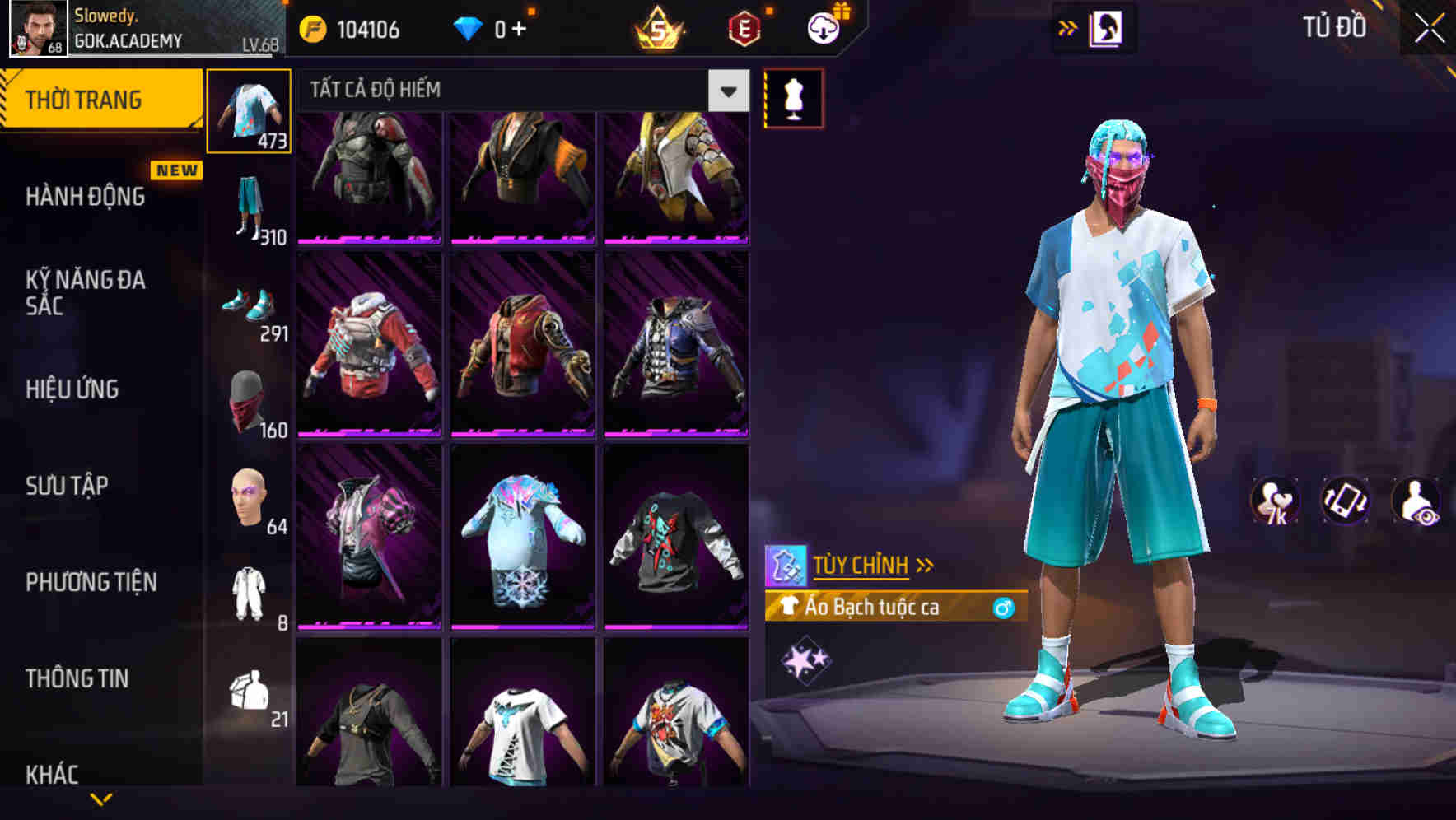
Task: Click the mannequin icon above item list
Action: (793, 96)
